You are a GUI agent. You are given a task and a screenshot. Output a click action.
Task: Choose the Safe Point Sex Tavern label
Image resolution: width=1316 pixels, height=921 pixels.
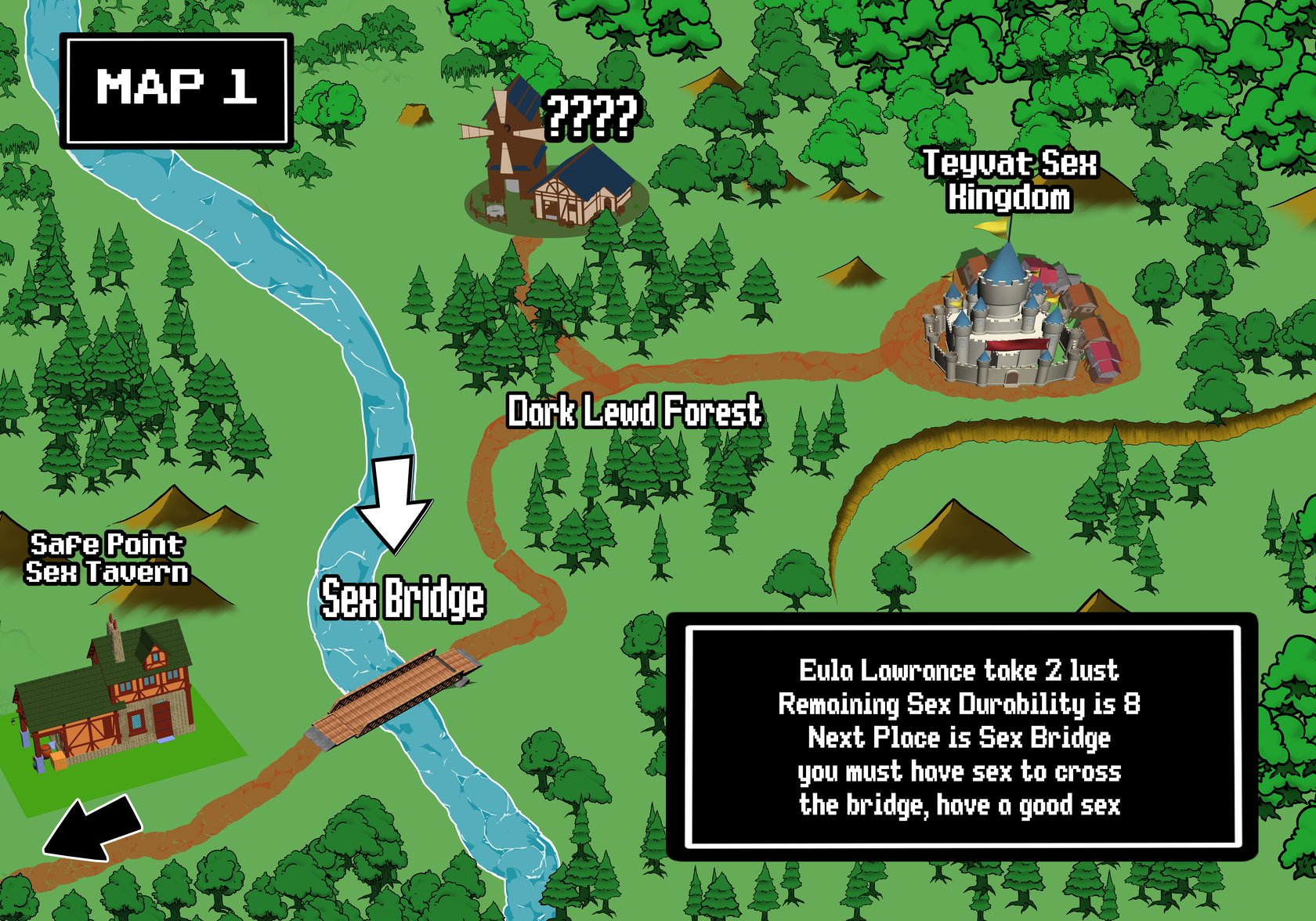(107, 558)
